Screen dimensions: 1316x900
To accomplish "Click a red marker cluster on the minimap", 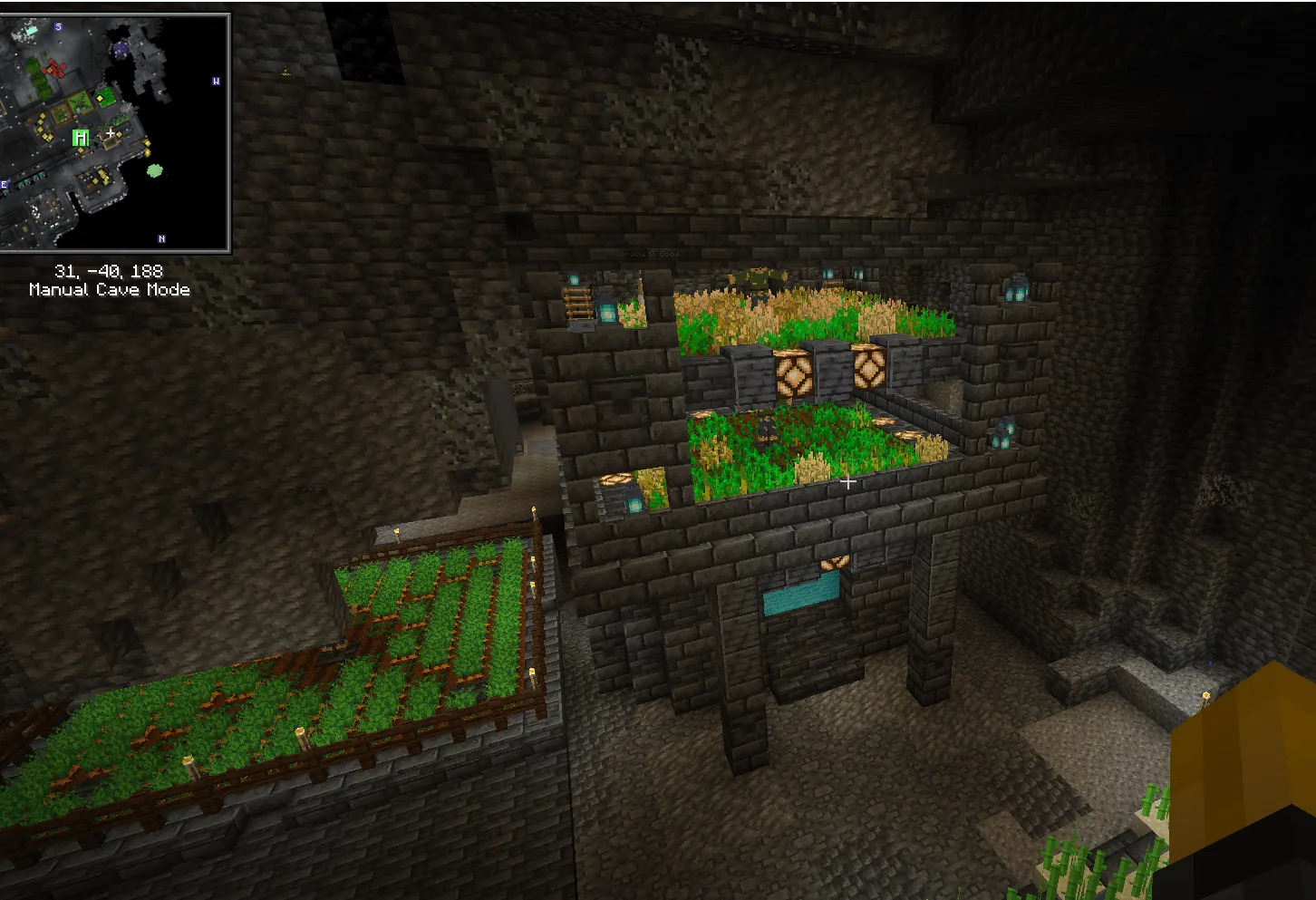I will [55, 68].
